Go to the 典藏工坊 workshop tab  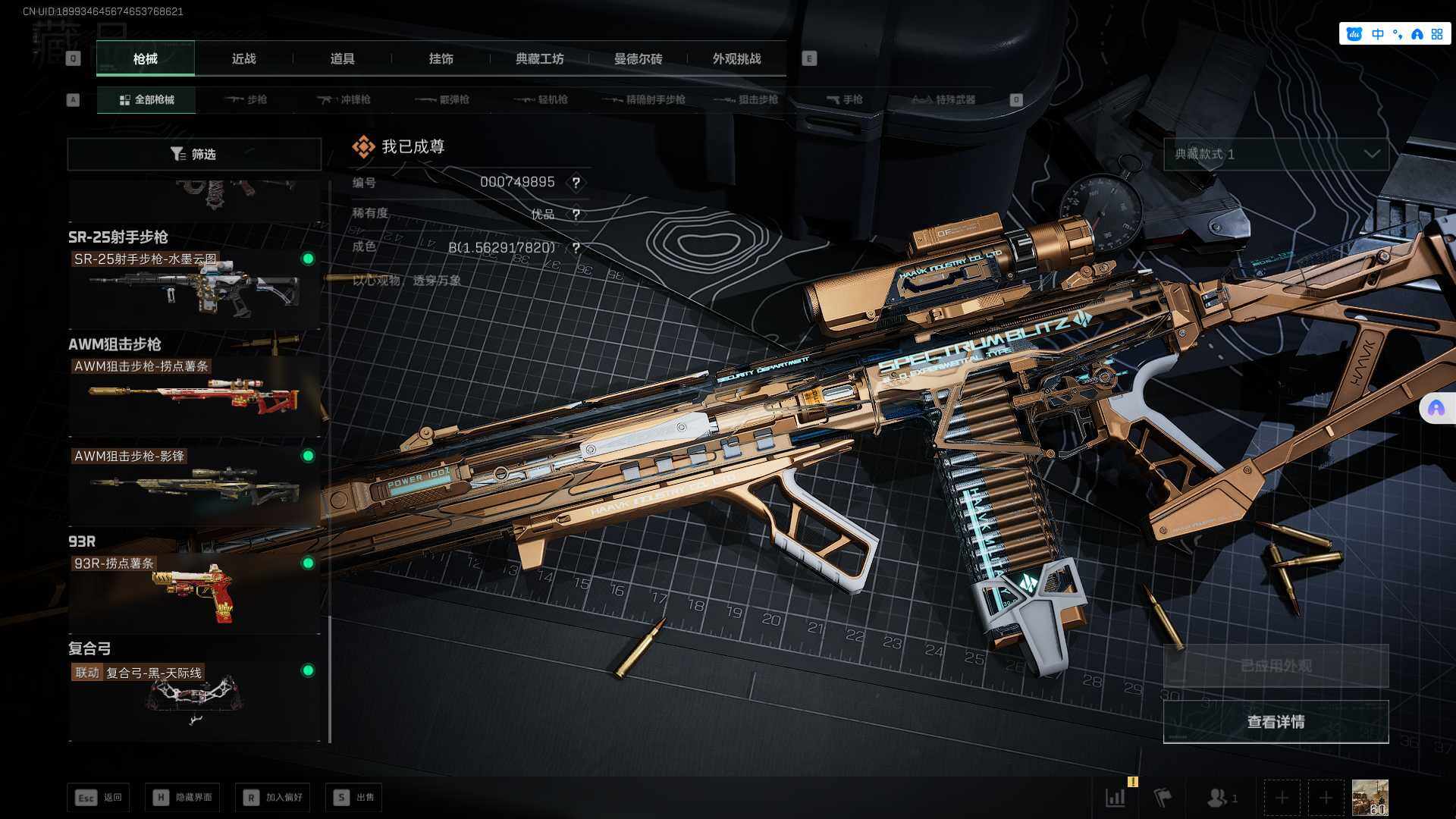(x=539, y=59)
